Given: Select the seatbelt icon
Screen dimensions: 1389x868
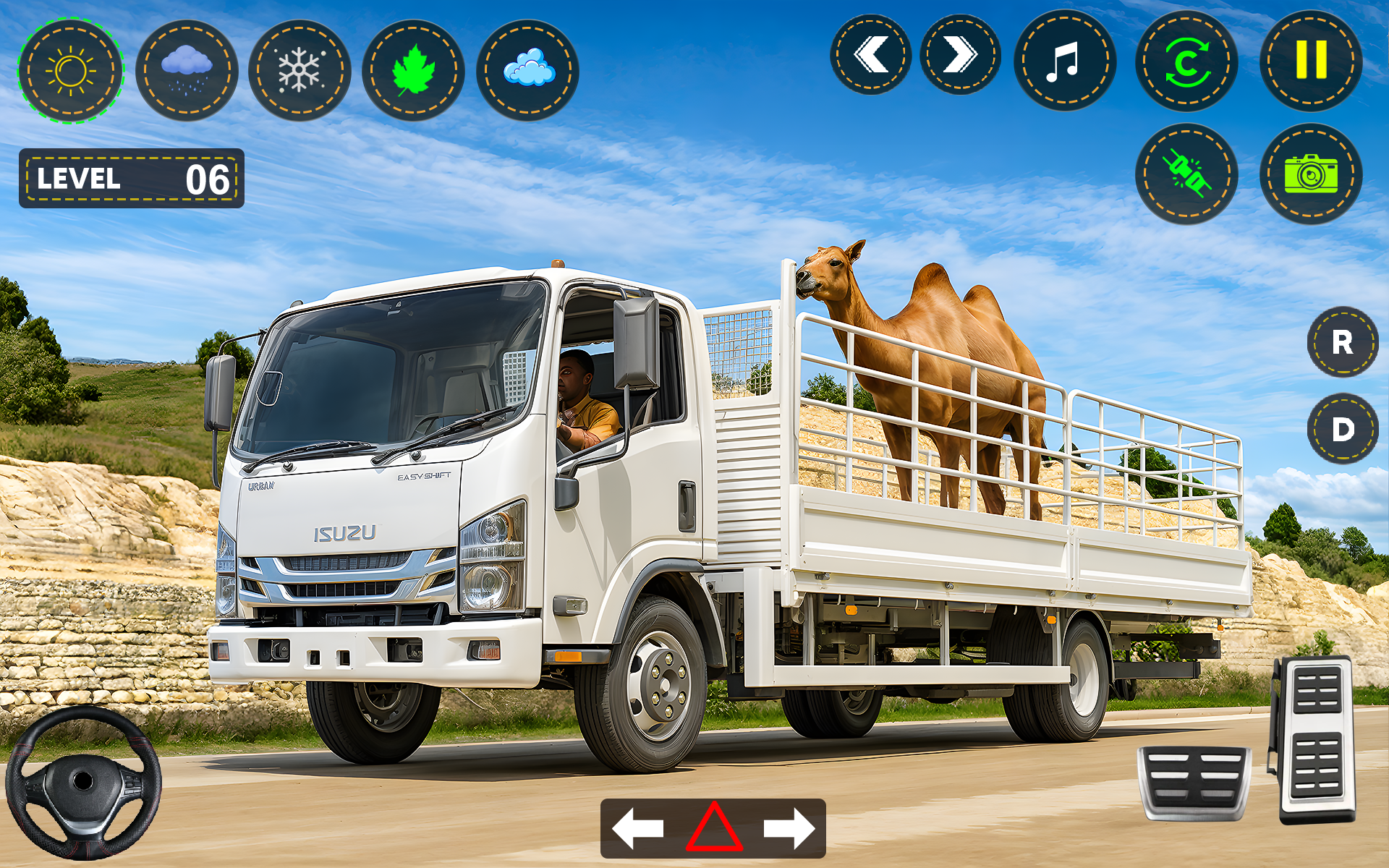Looking at the screenshot, I should pyautogui.click(x=1187, y=175).
